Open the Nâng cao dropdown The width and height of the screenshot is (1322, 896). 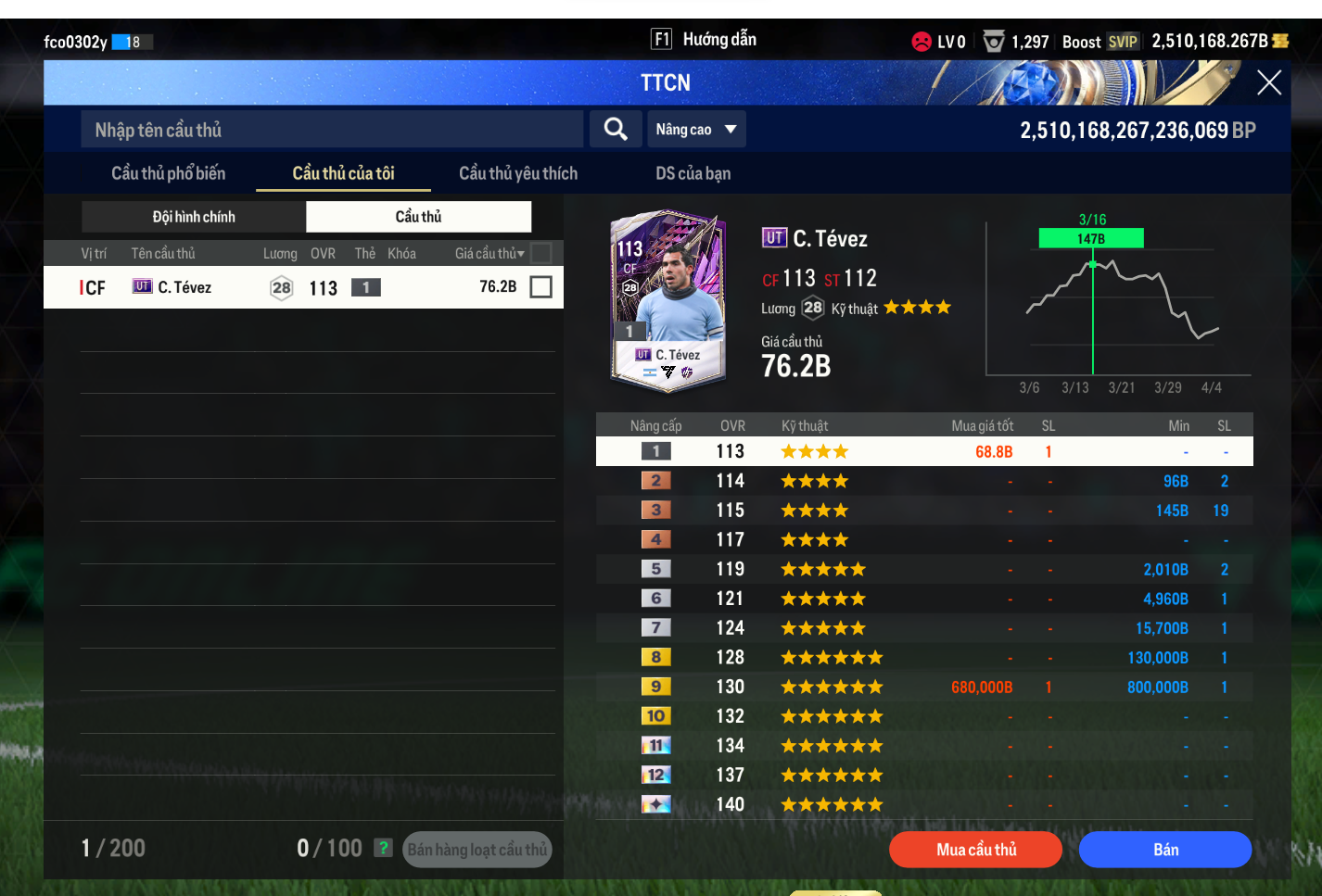click(696, 130)
